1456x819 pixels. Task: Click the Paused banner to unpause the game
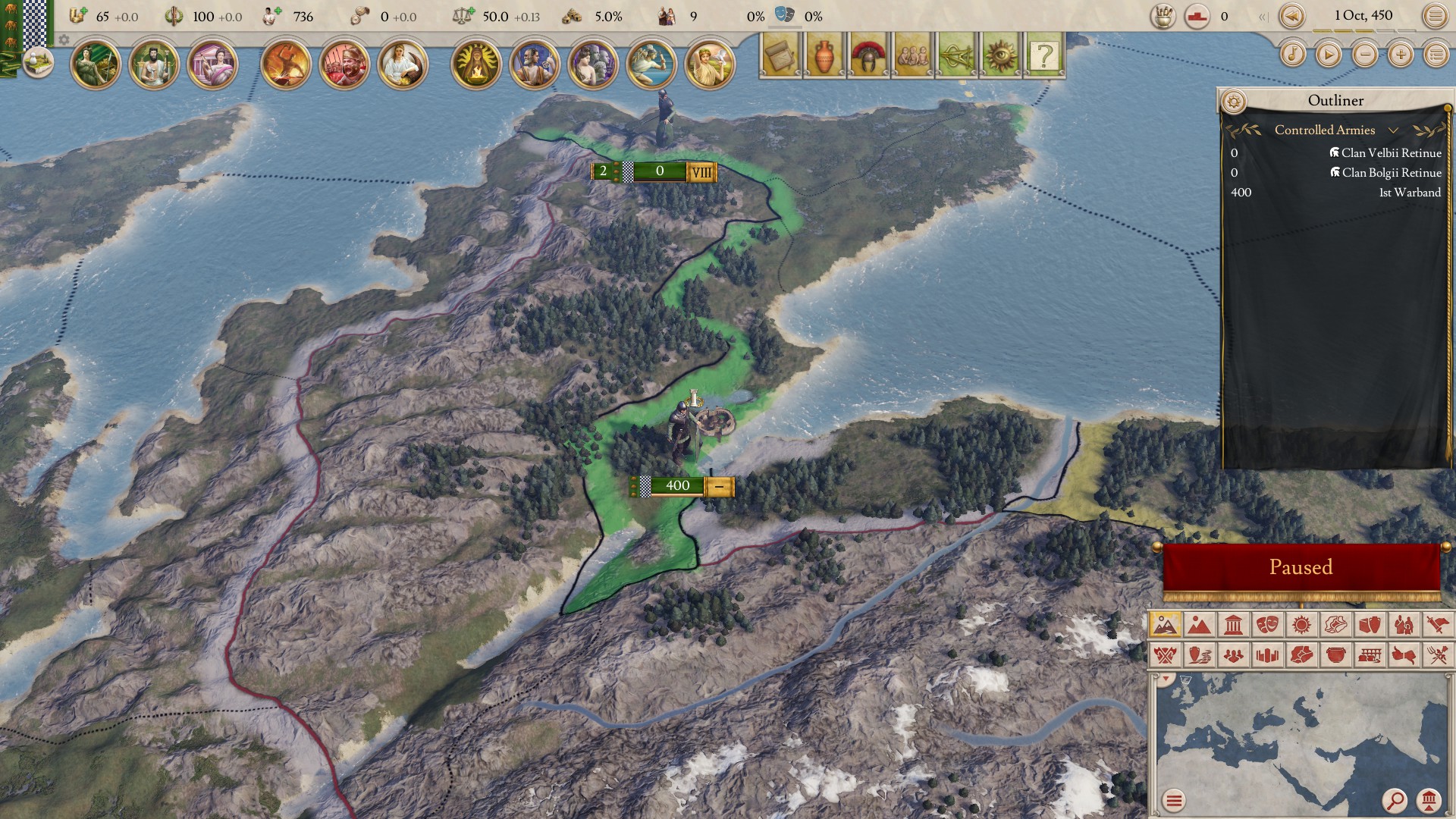pos(1302,566)
